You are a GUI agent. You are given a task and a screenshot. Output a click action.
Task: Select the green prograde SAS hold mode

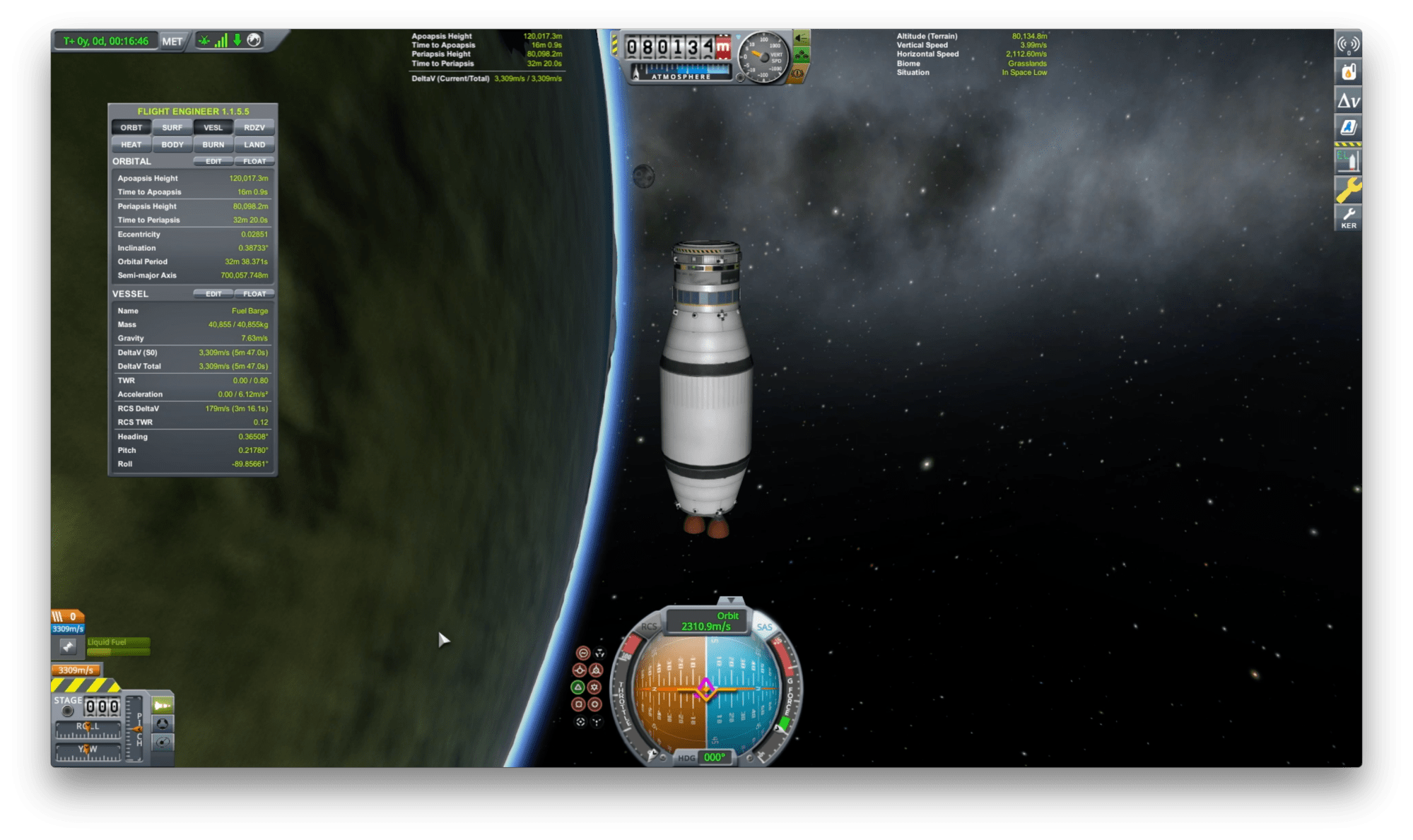578,687
